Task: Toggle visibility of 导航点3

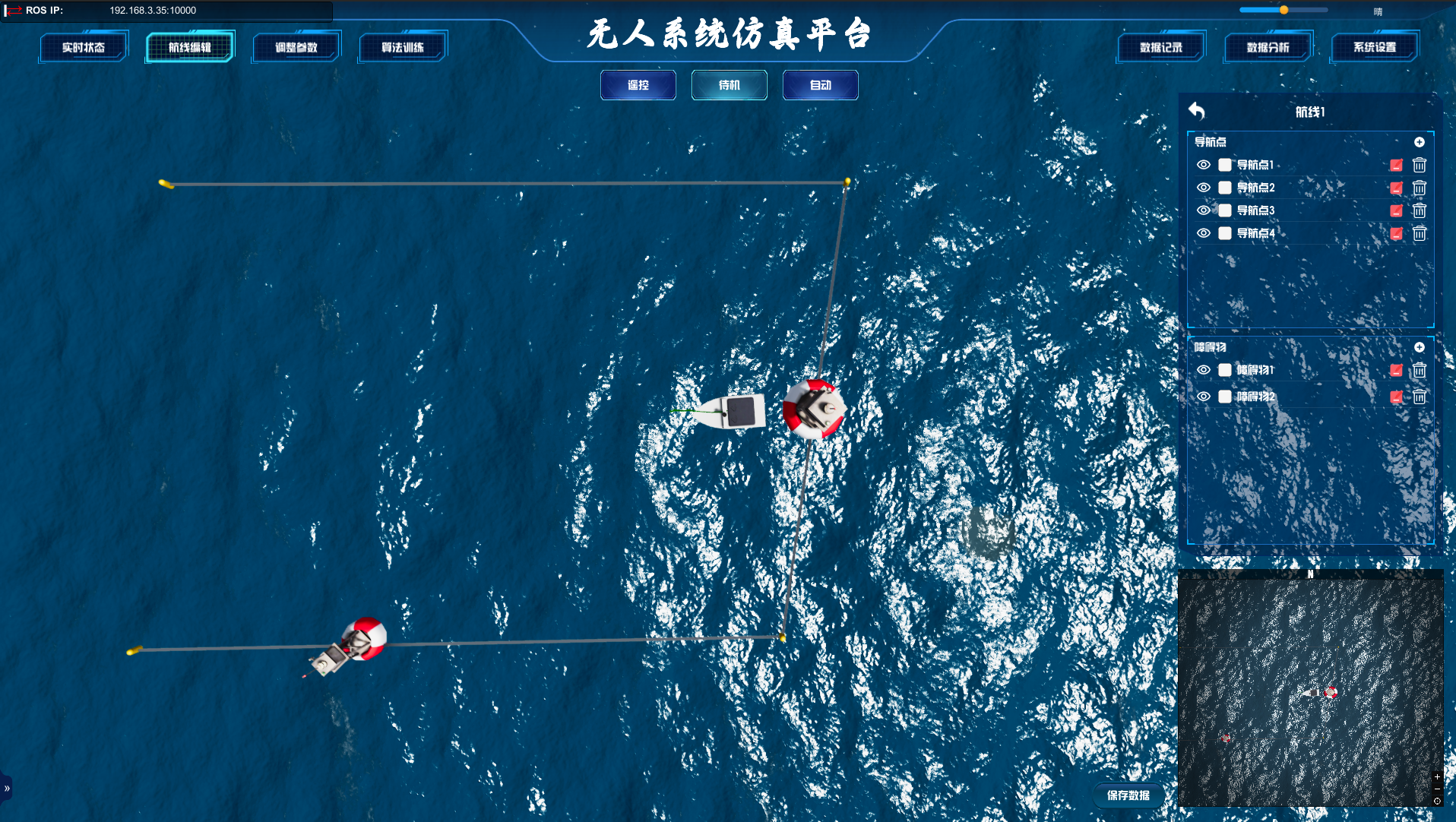Action: coord(1204,210)
